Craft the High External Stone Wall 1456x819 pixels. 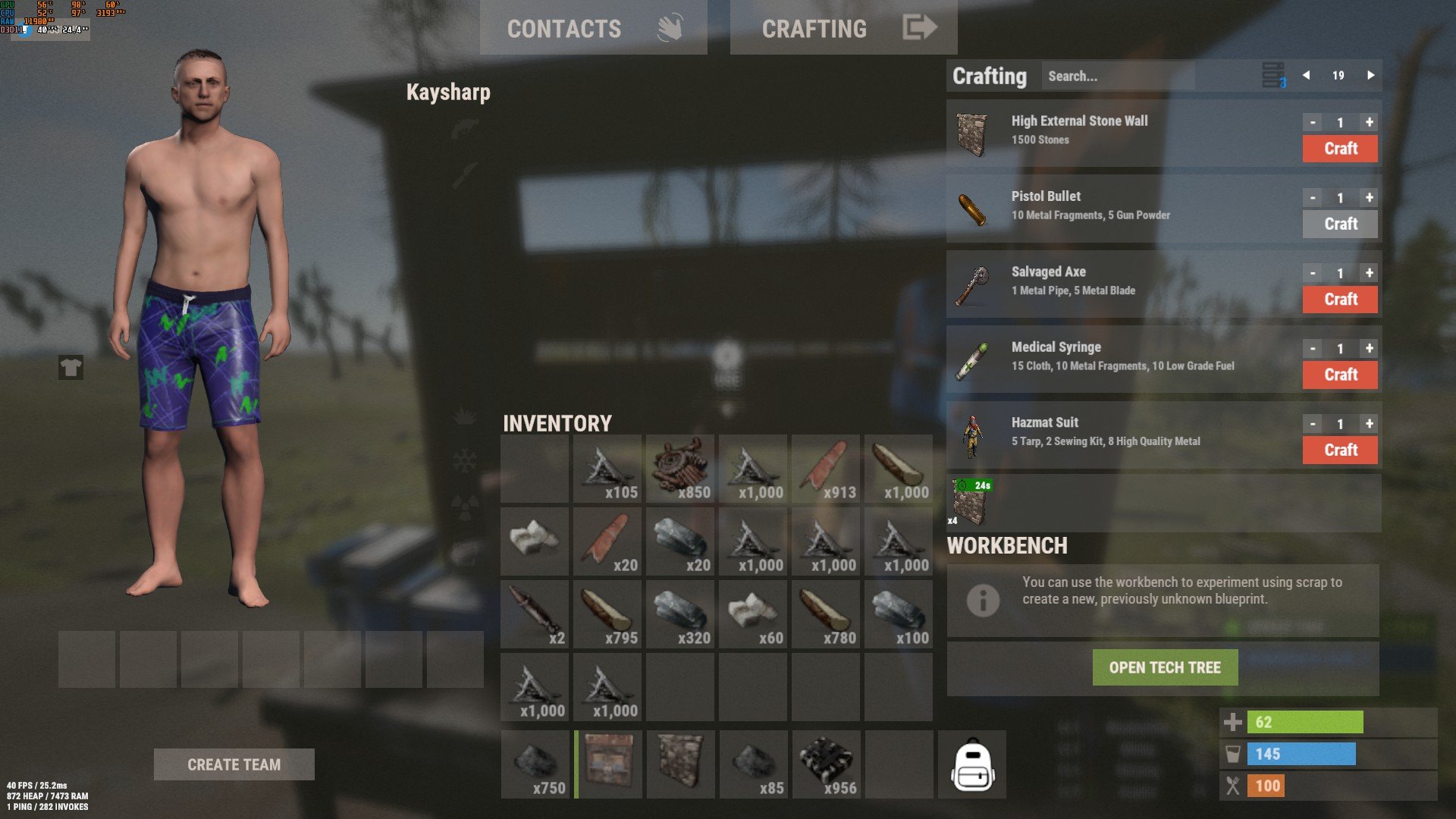(x=1340, y=149)
